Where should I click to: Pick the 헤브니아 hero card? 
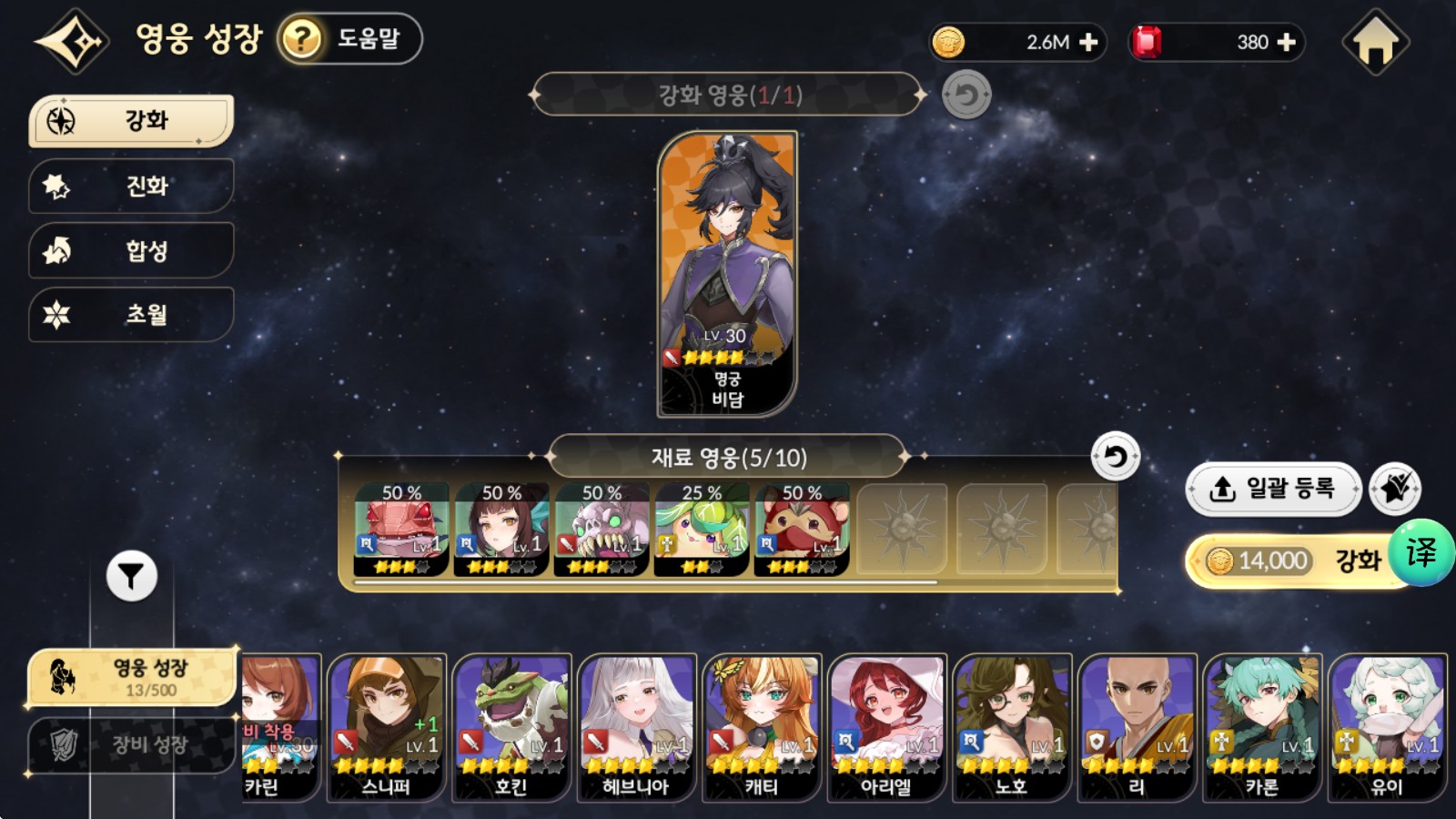[x=636, y=728]
